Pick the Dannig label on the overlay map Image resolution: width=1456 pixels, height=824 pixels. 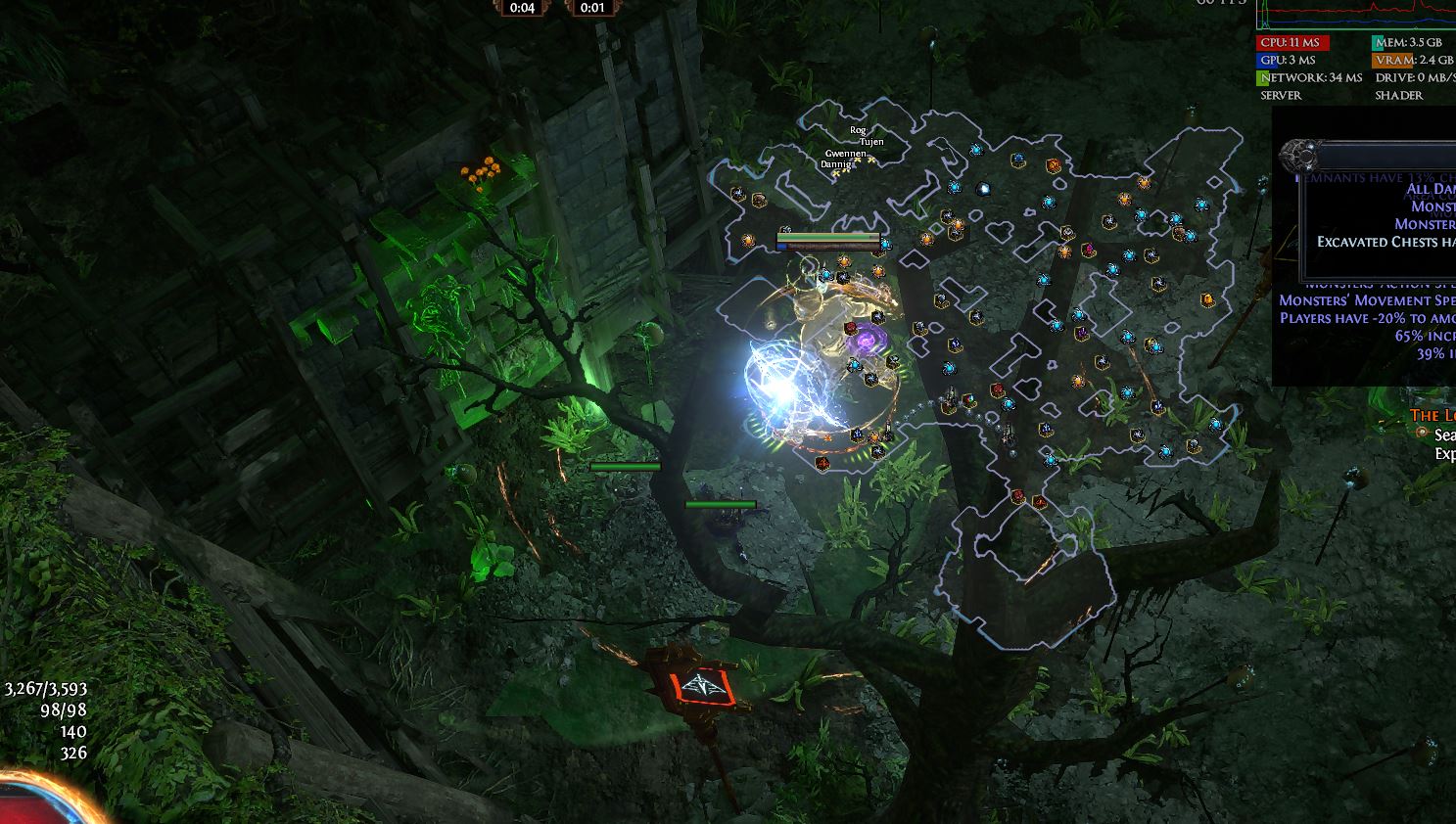tap(836, 164)
